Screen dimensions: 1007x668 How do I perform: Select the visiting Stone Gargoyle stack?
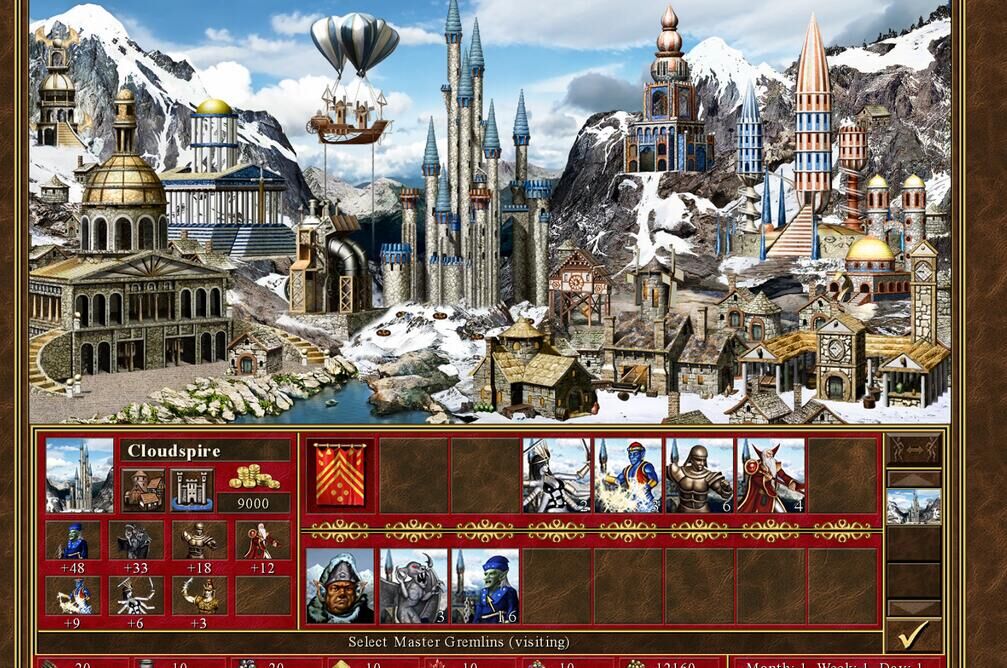click(413, 586)
